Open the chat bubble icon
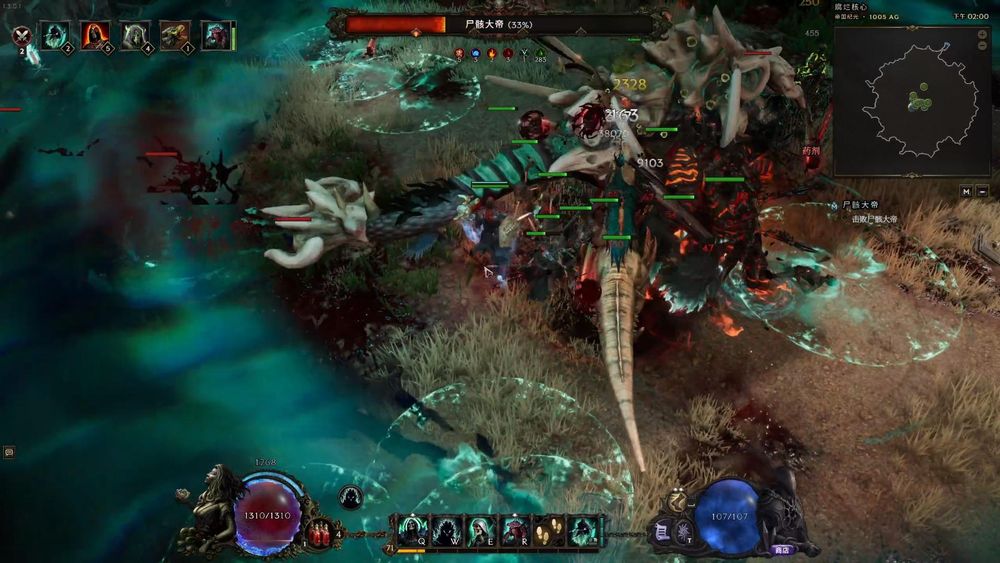 tap(8, 452)
